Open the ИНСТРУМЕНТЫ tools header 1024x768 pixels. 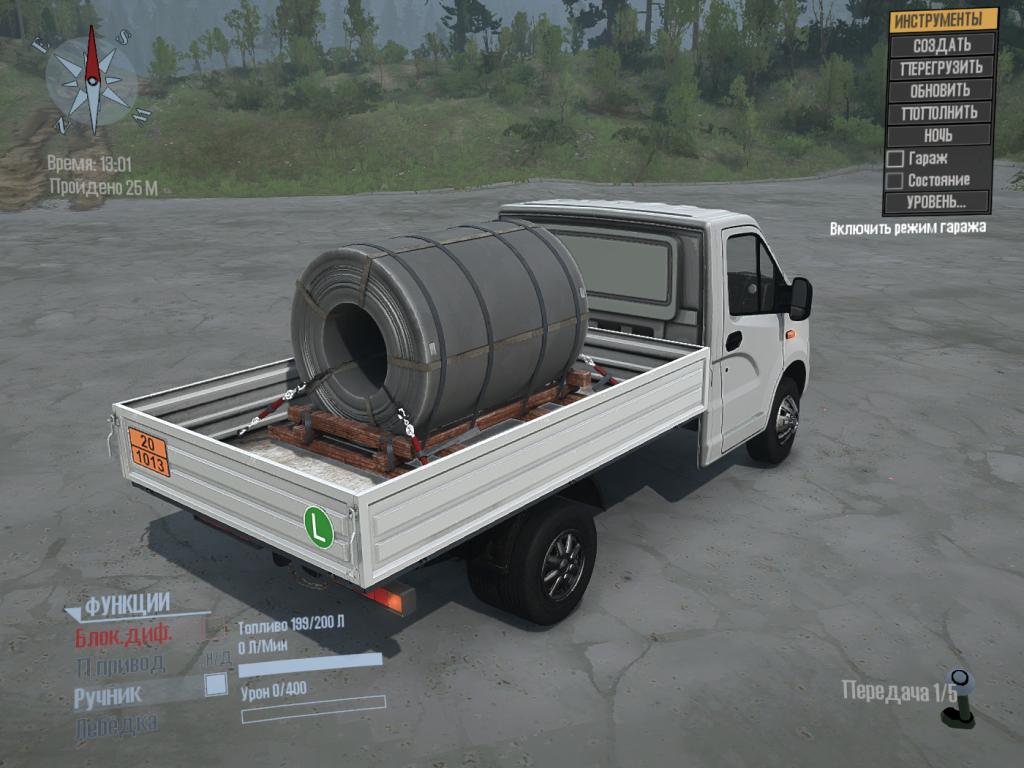[943, 20]
